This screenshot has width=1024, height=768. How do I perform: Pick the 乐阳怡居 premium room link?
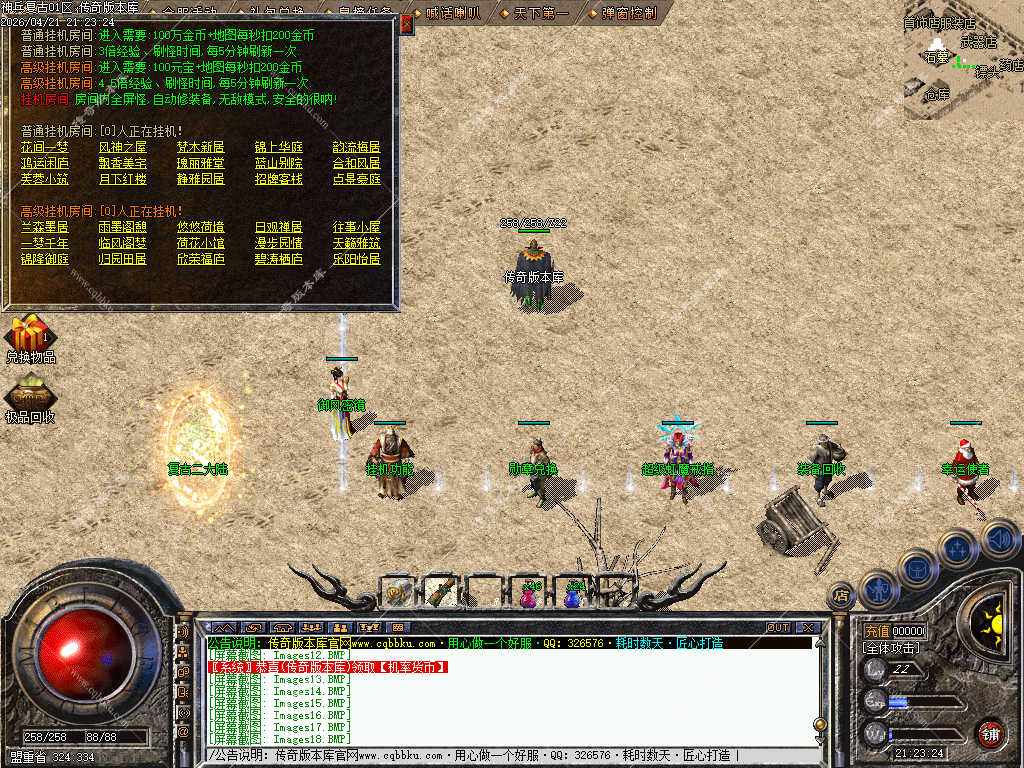click(357, 259)
